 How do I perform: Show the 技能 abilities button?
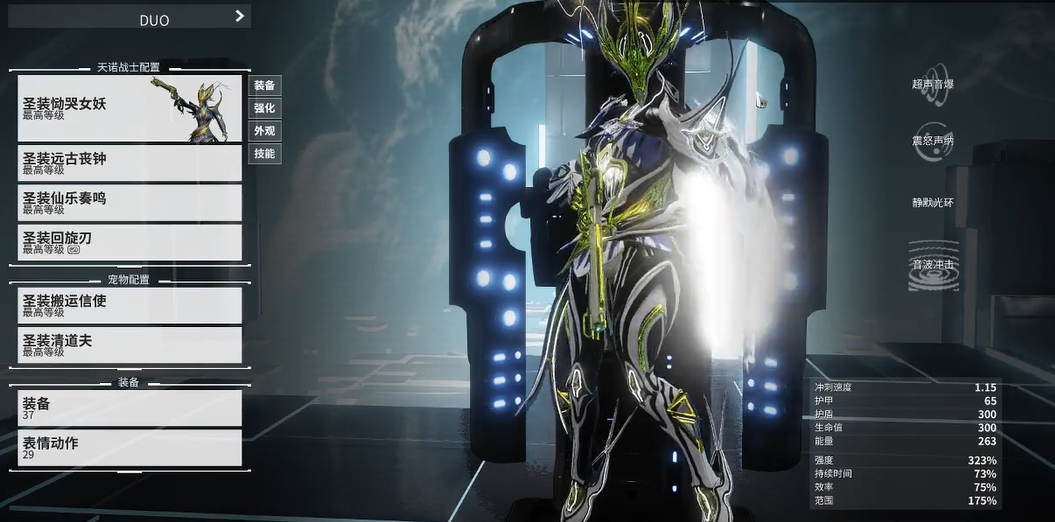pyautogui.click(x=264, y=154)
